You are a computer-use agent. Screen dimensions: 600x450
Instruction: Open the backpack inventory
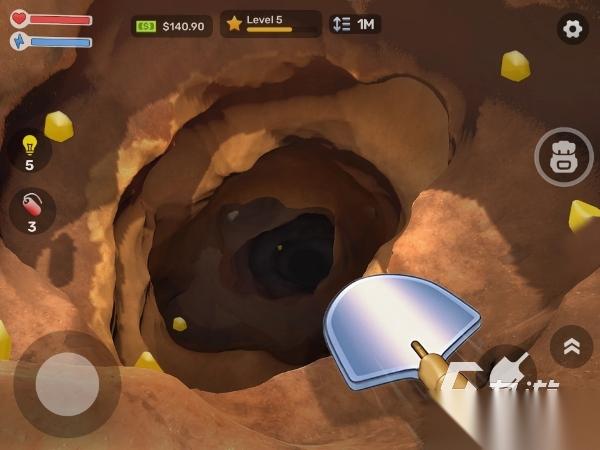pyautogui.click(x=564, y=156)
